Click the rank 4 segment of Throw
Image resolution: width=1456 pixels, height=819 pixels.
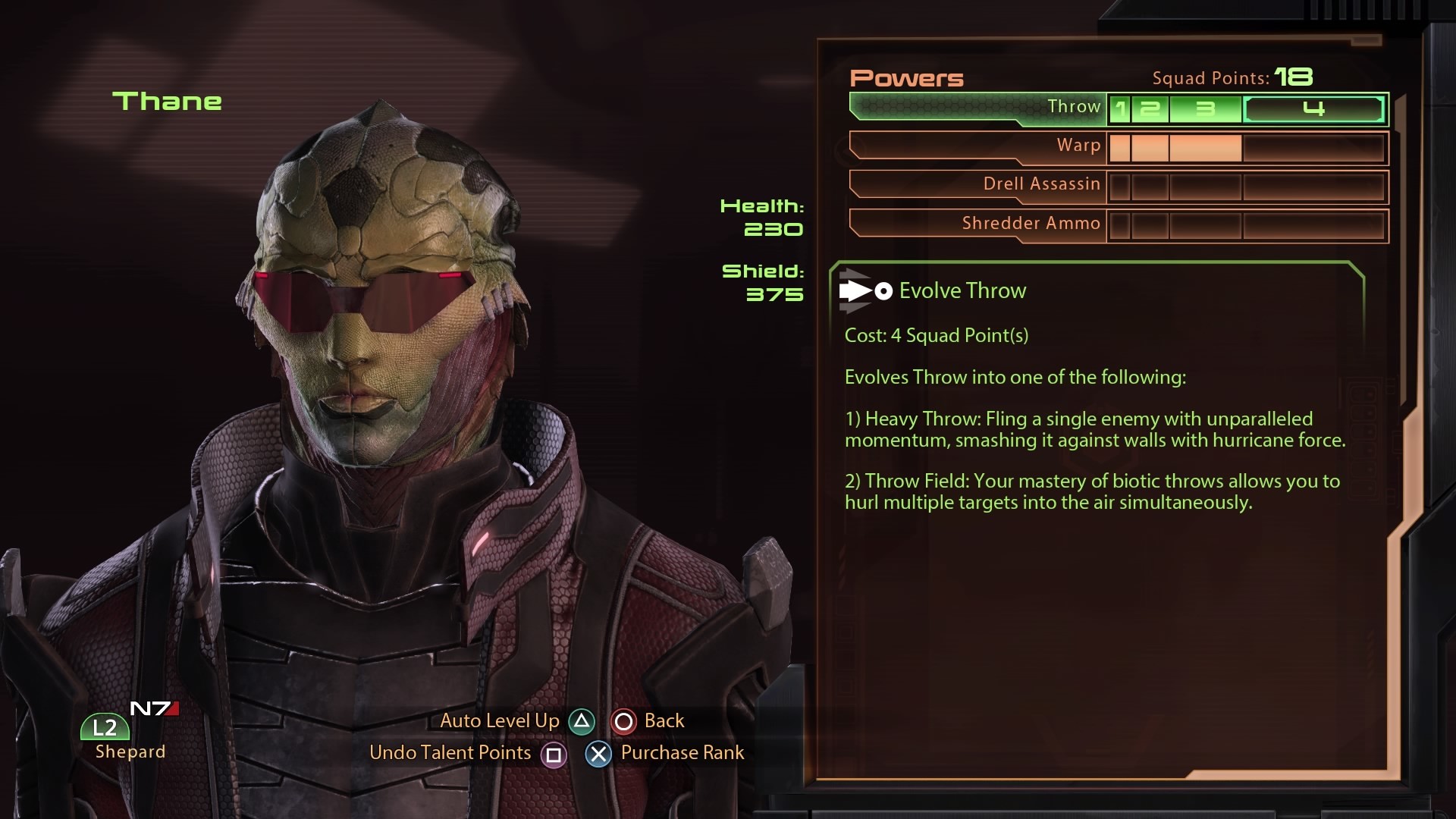(1314, 109)
